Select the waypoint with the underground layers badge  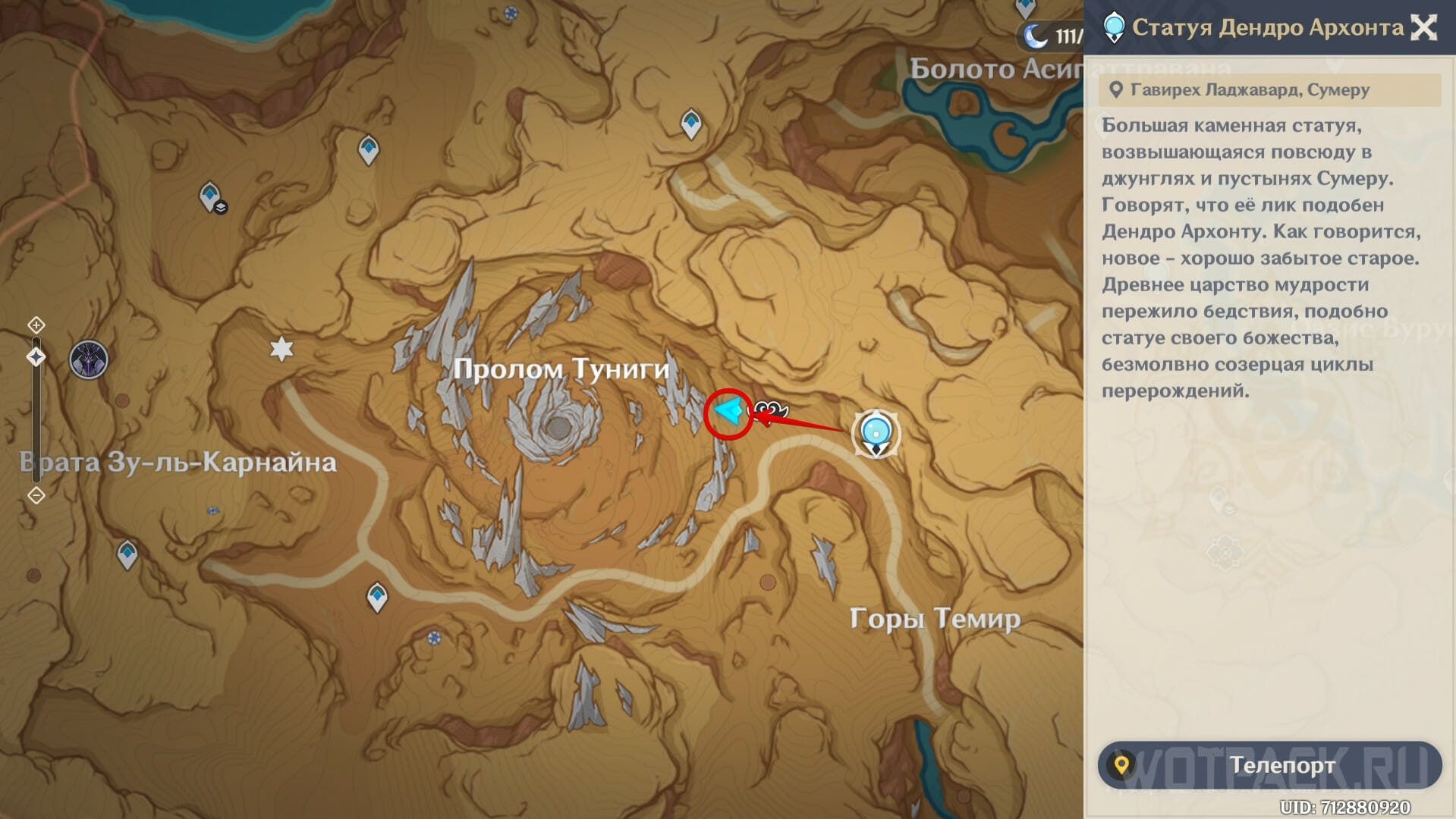(x=211, y=197)
